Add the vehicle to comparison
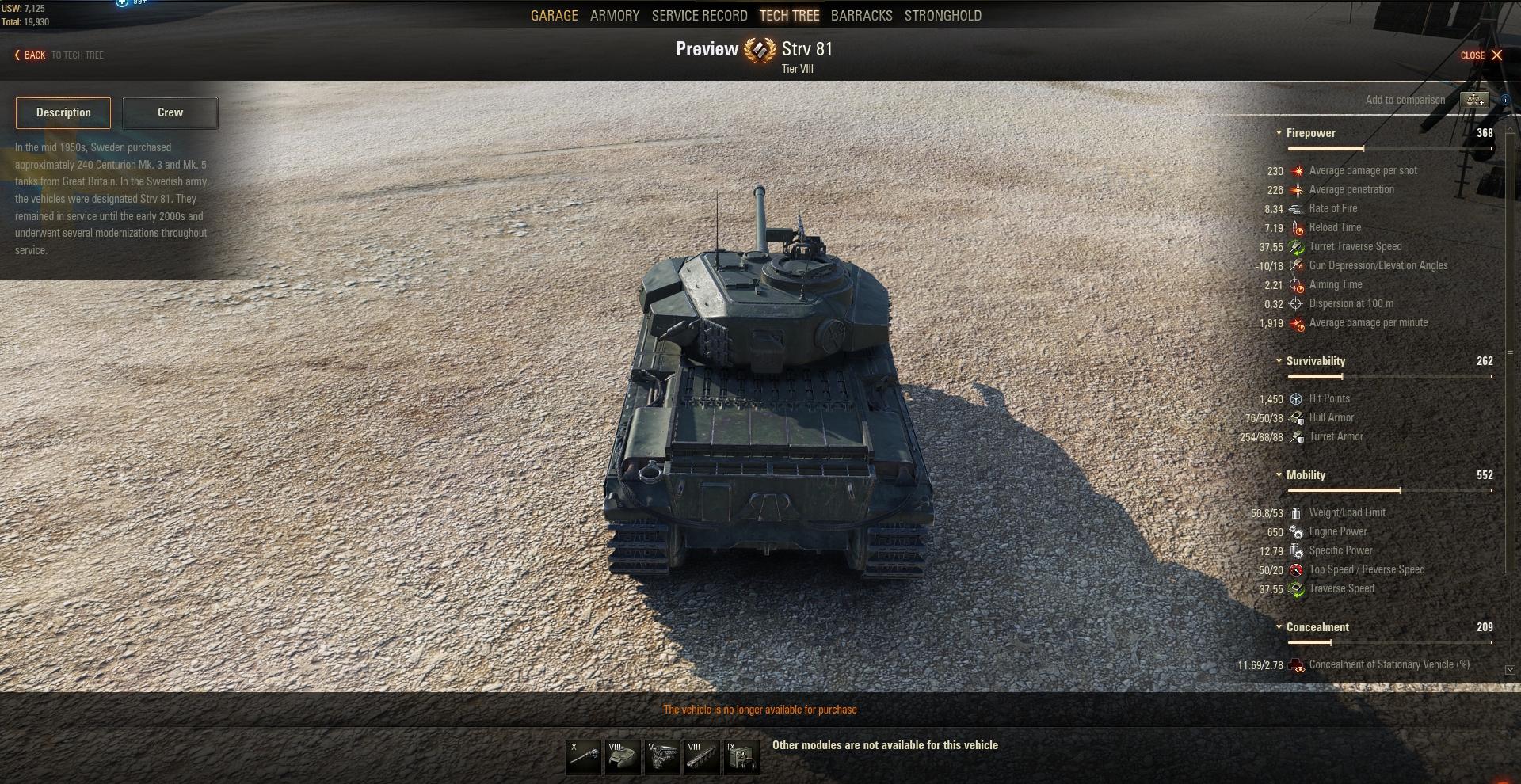Image resolution: width=1521 pixels, height=784 pixels. click(x=1474, y=100)
